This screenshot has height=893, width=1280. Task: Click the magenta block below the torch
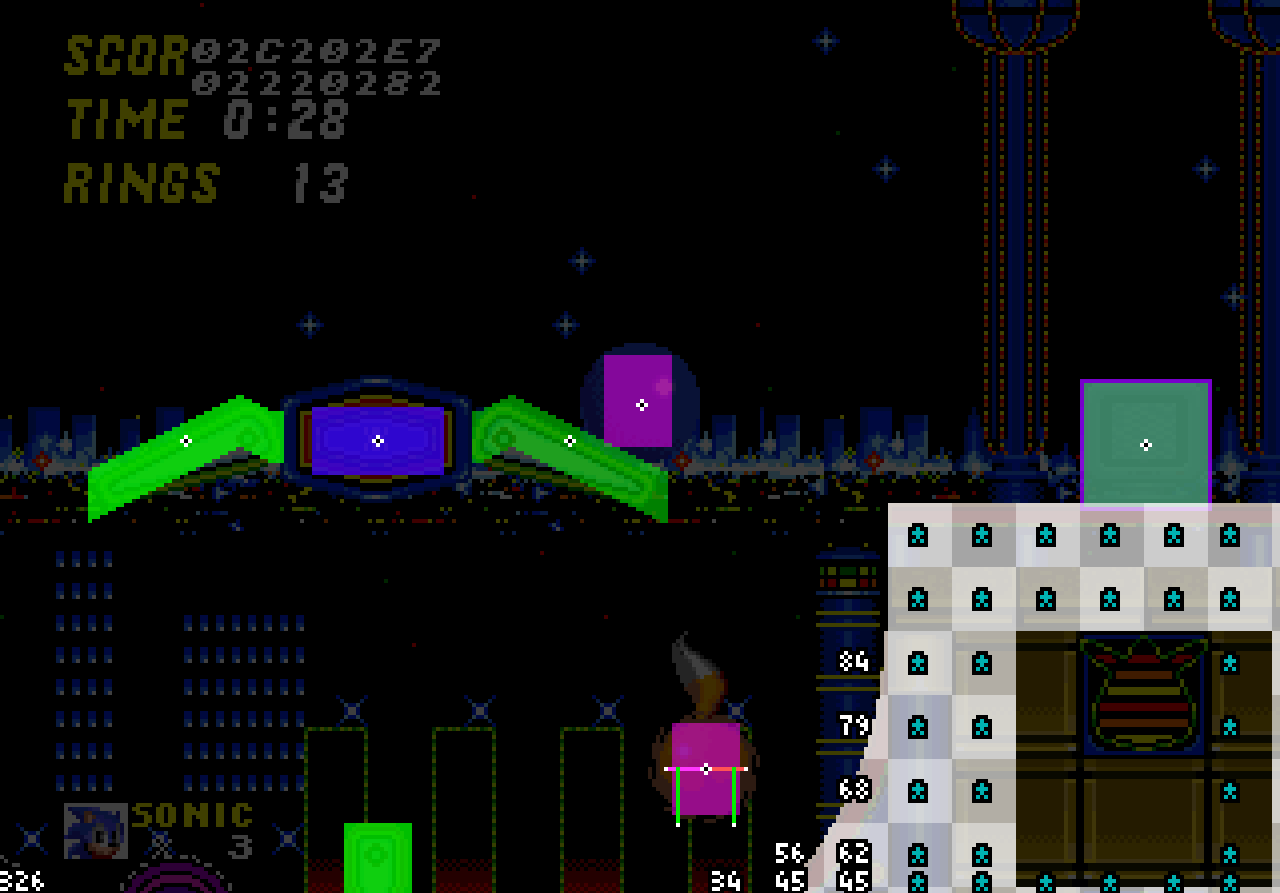[707, 770]
